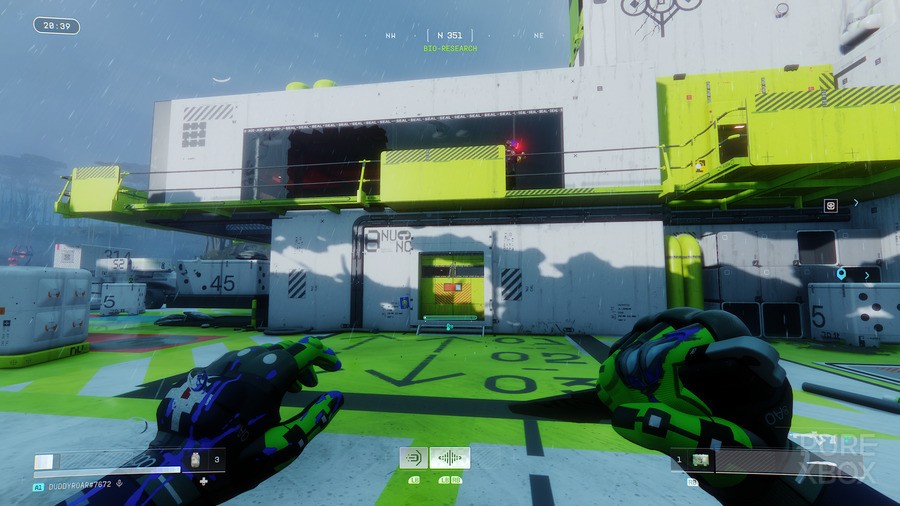Select the equipped item slot numbered 1

702,460
